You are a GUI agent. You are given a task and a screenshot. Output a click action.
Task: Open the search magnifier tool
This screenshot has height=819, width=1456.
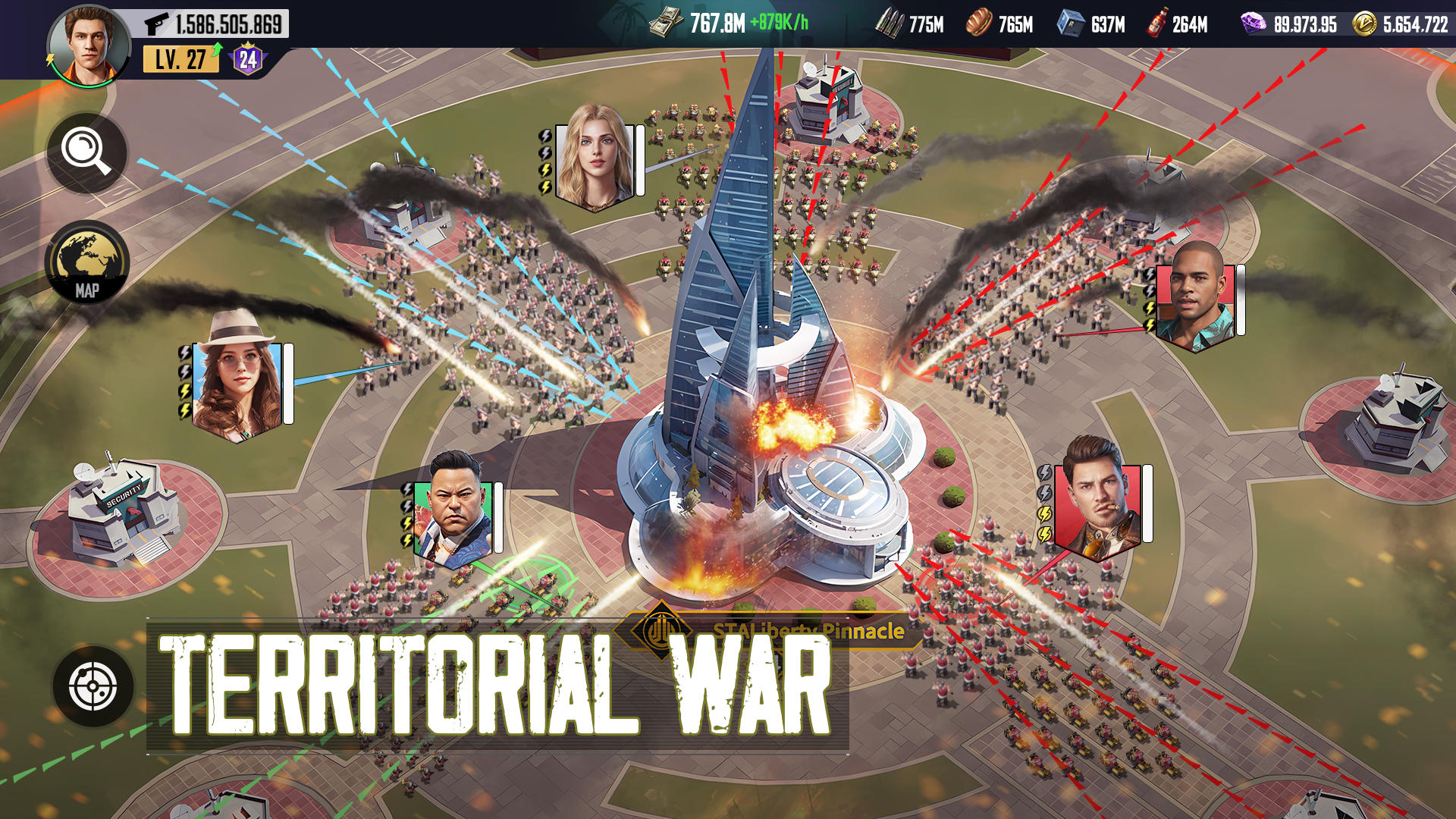[87, 154]
